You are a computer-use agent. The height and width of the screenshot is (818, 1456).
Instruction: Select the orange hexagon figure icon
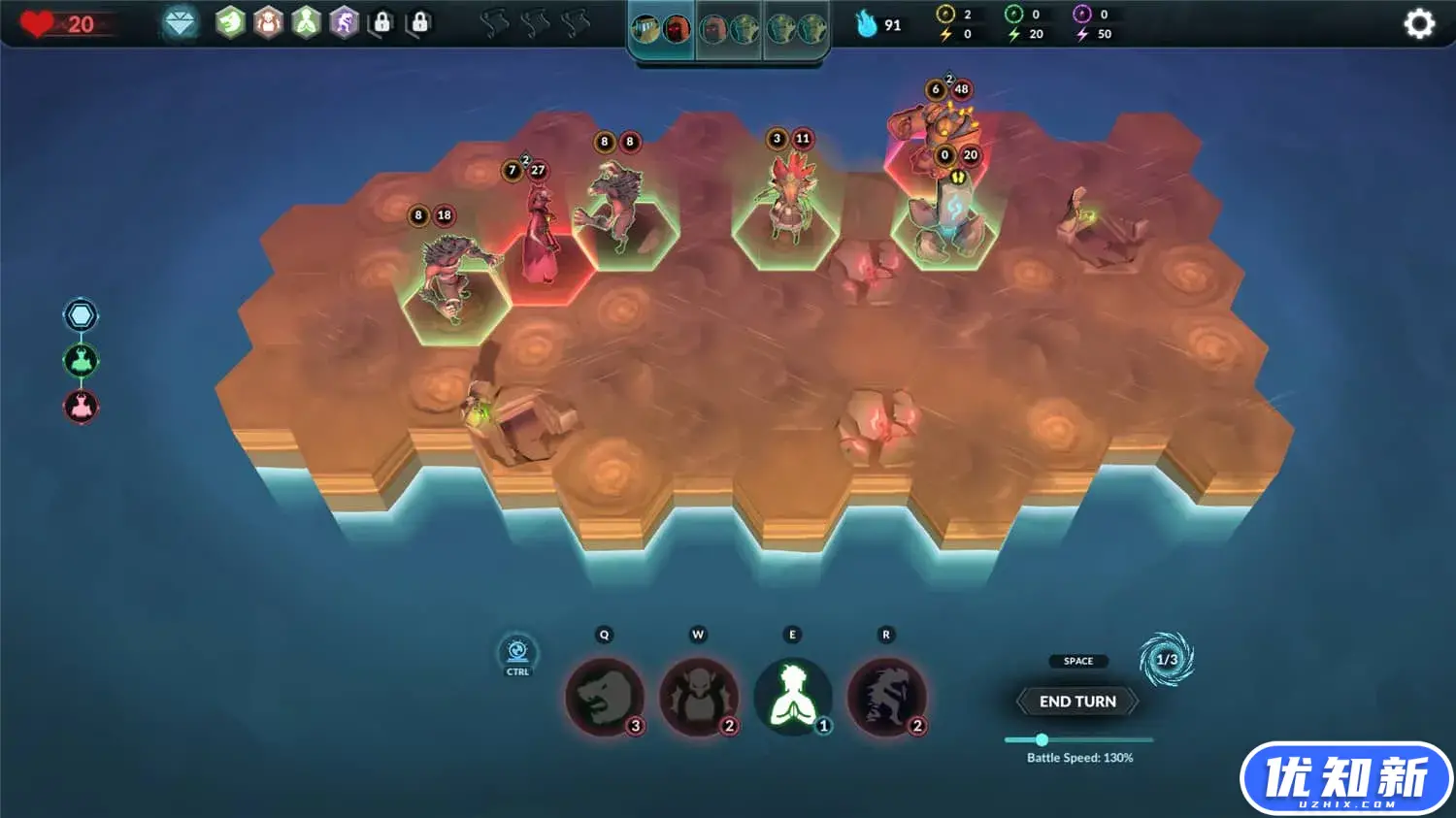268,22
